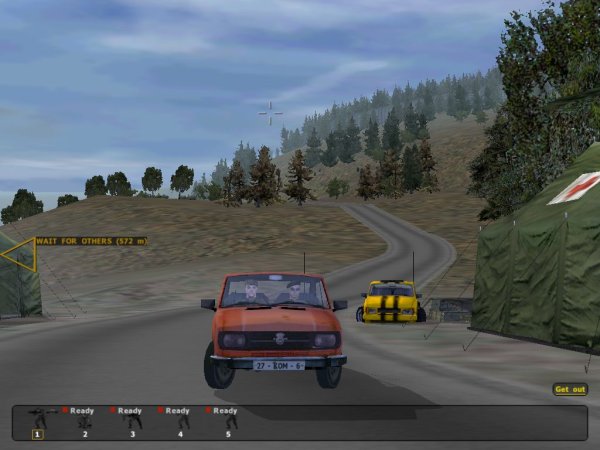This screenshot has height=450, width=600.
Task: Select squad member 5 soldier icon
Action: pos(228,422)
